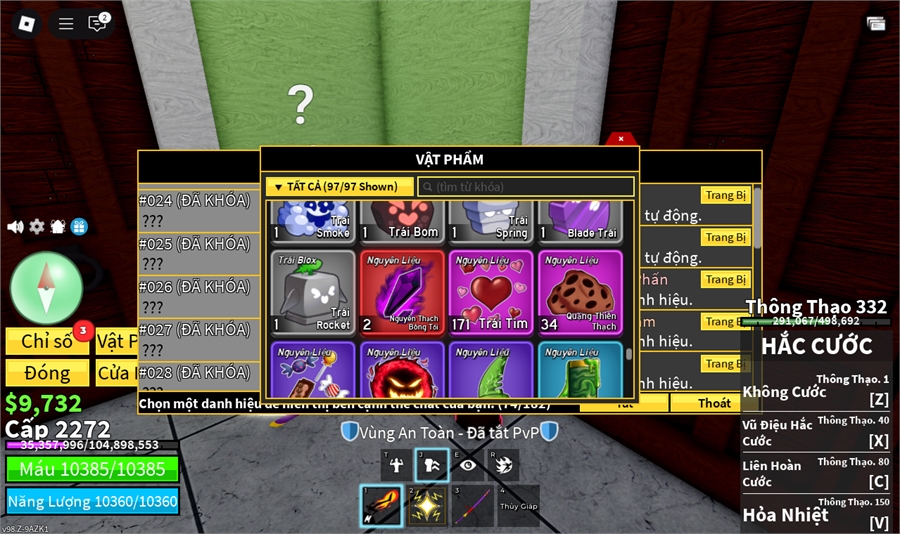Open the Chỉ số stats menu

(48, 342)
